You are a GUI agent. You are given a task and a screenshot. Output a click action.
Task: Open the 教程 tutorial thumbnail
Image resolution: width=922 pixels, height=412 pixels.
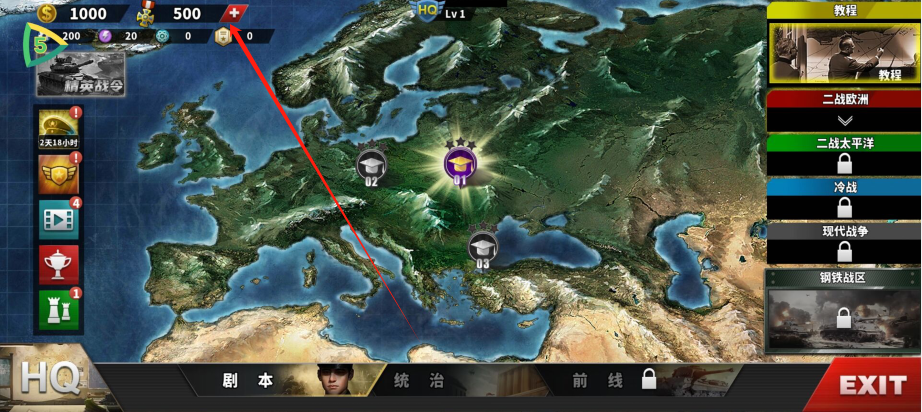844,54
